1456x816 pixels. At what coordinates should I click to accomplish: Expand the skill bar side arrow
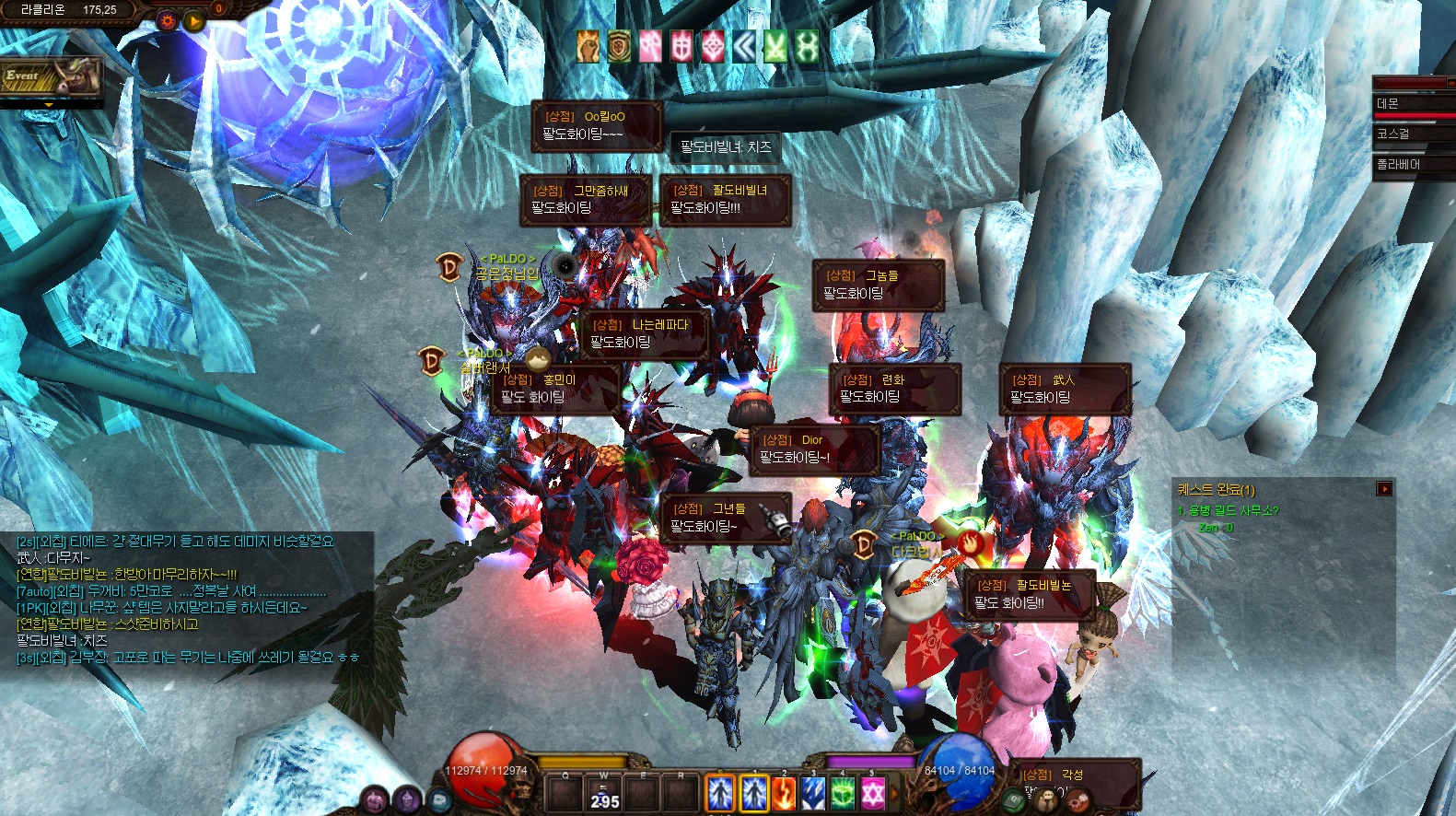pyautogui.click(x=893, y=793)
